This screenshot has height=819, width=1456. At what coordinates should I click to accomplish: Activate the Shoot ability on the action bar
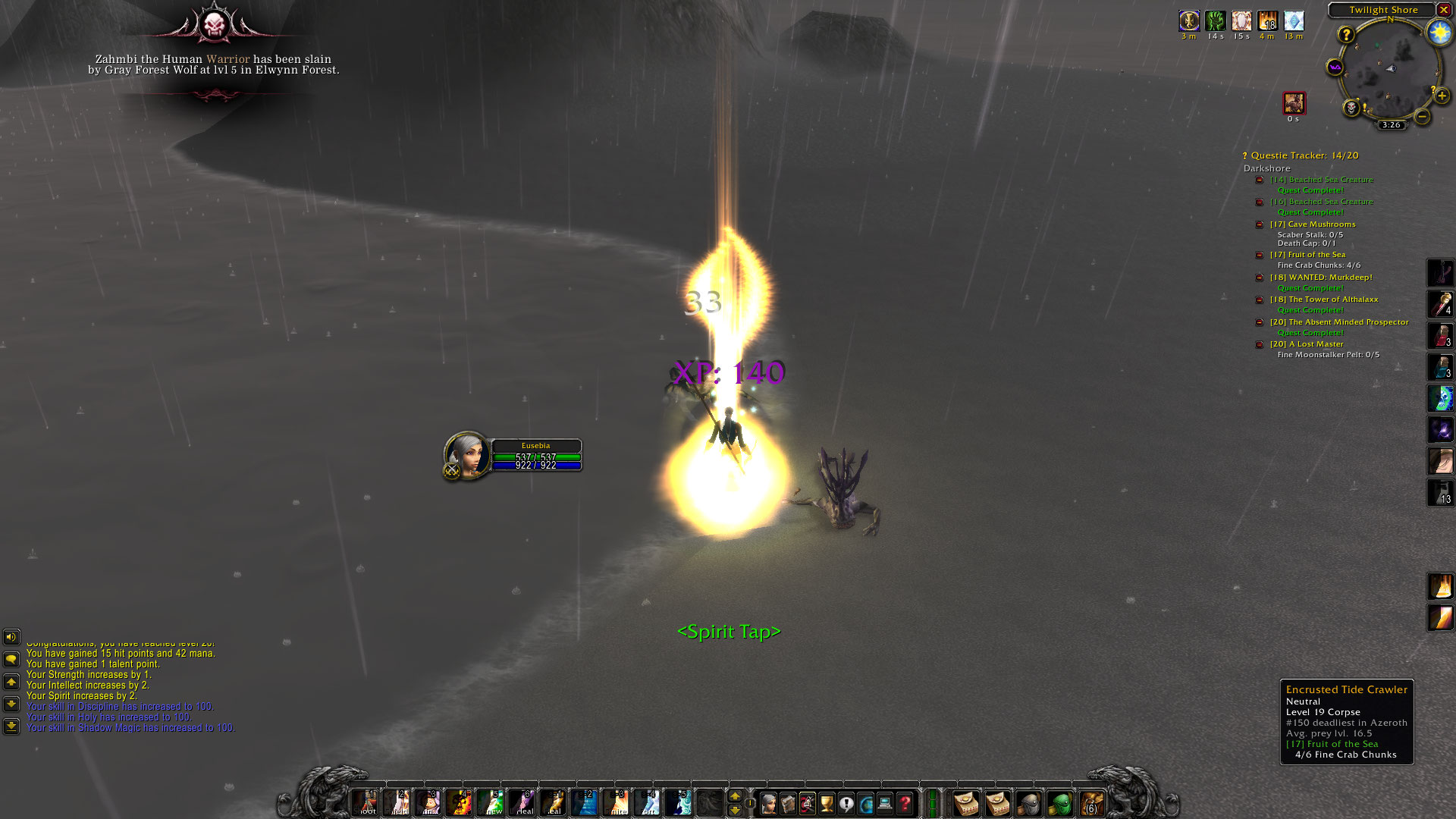point(366,802)
